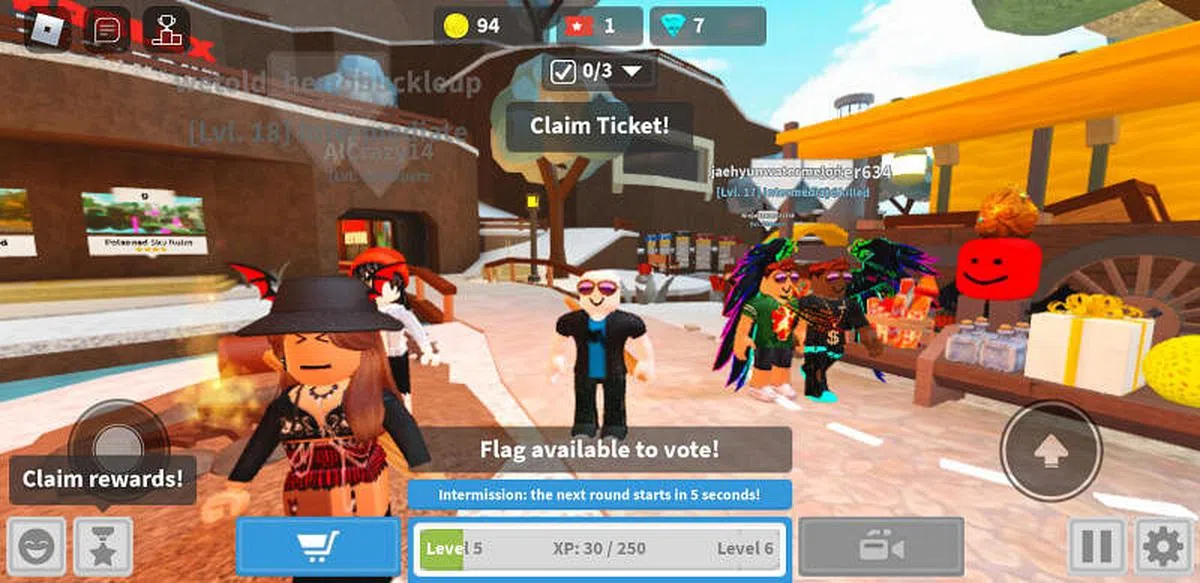Screen dimensions: 1200x583
Task: Open the gear settings menu
Action: (1163, 547)
